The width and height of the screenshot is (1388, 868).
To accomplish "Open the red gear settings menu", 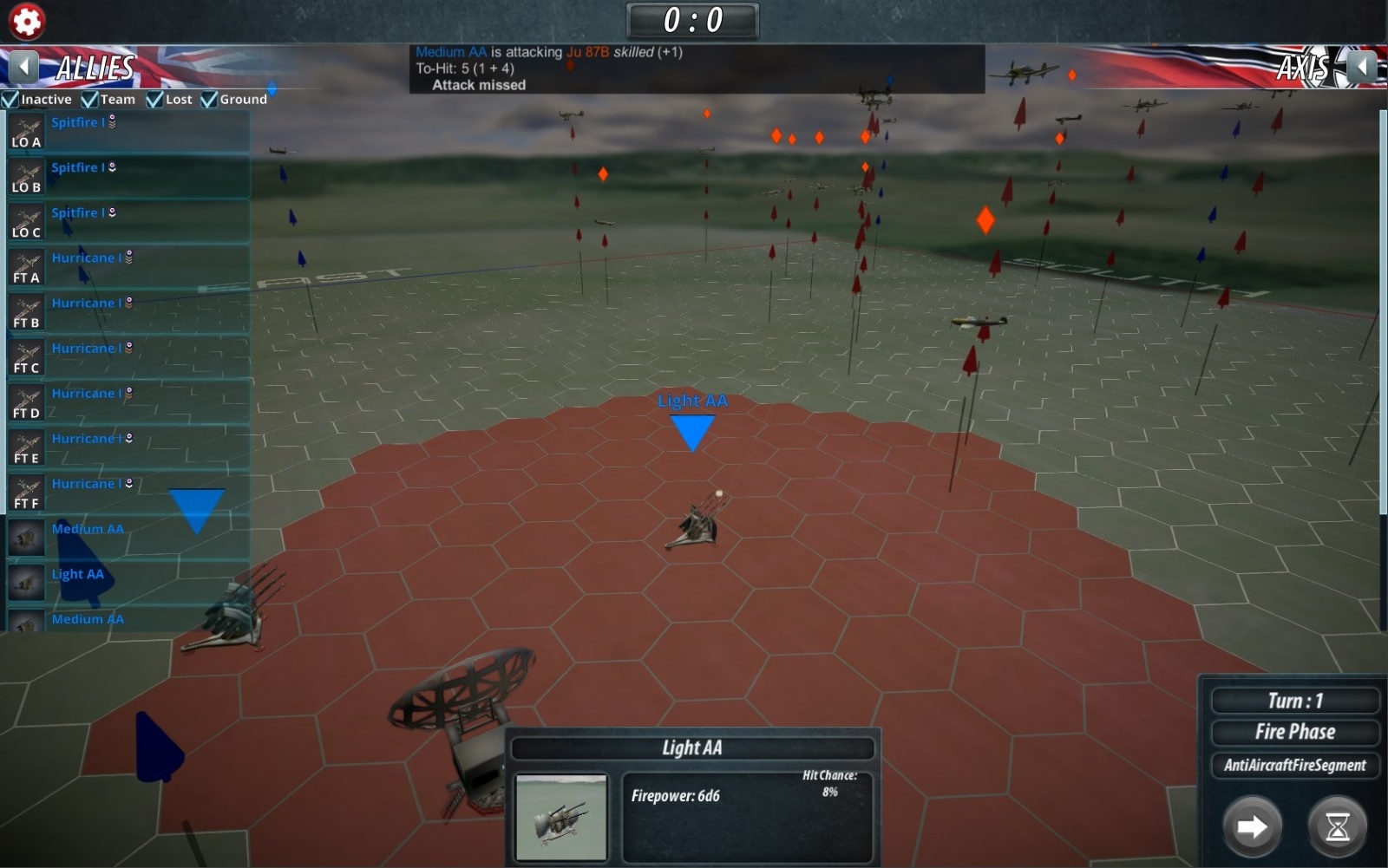I will click(x=27, y=21).
